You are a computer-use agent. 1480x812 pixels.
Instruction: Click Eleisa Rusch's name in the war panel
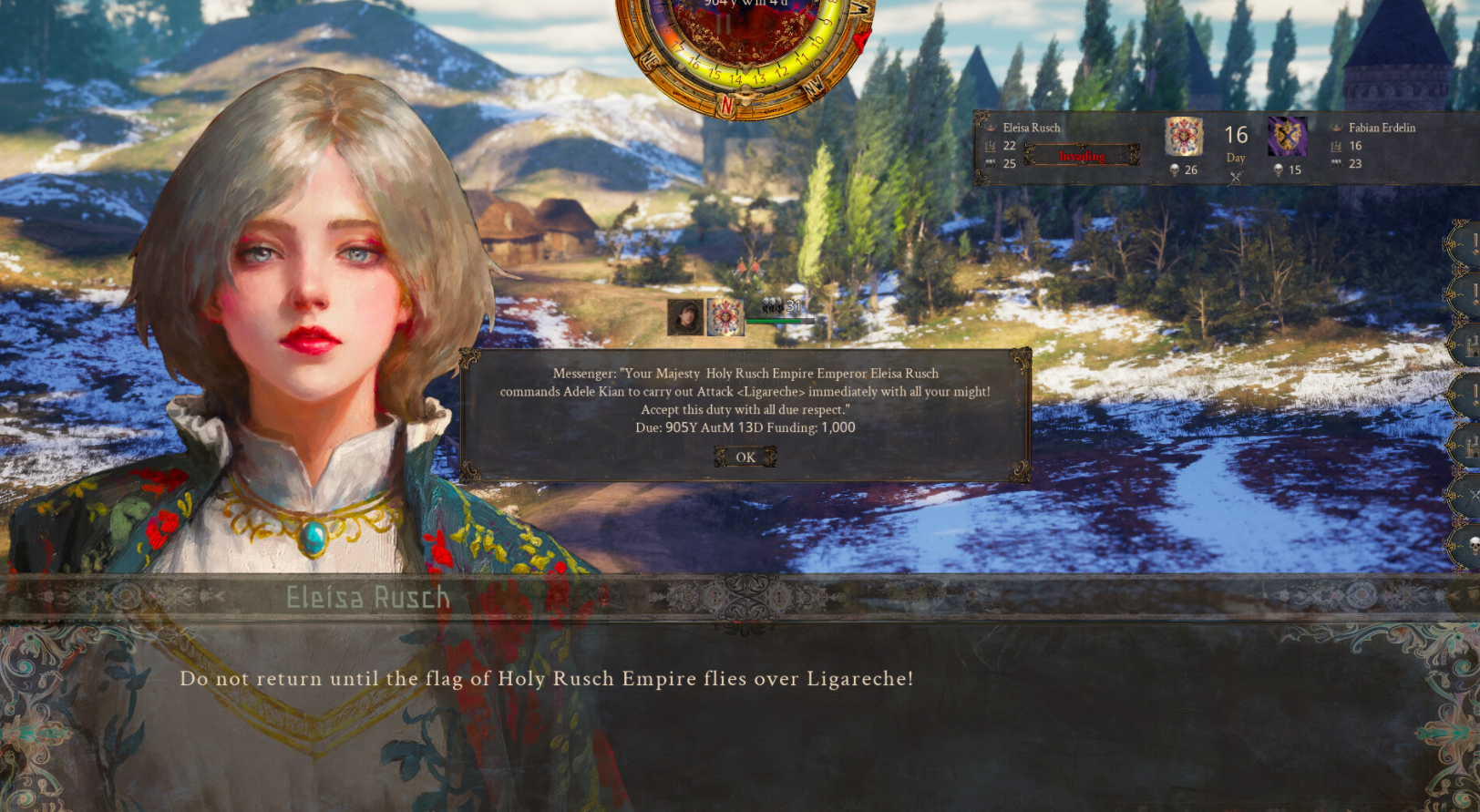click(x=1032, y=128)
